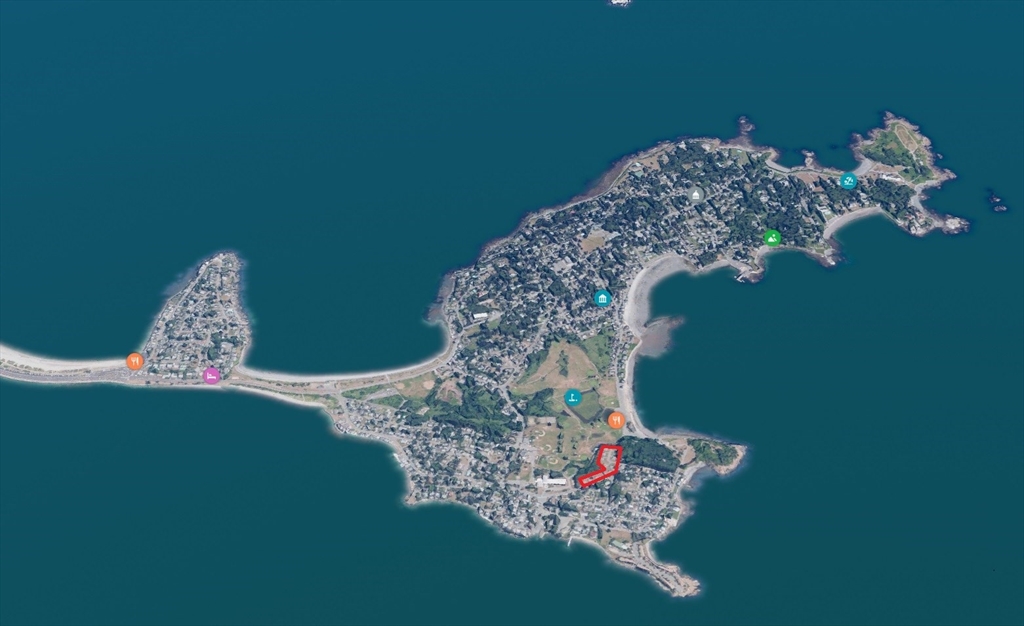Open the restaurant marker next to the golf marker
The width and height of the screenshot is (1024, 626).
tap(616, 420)
